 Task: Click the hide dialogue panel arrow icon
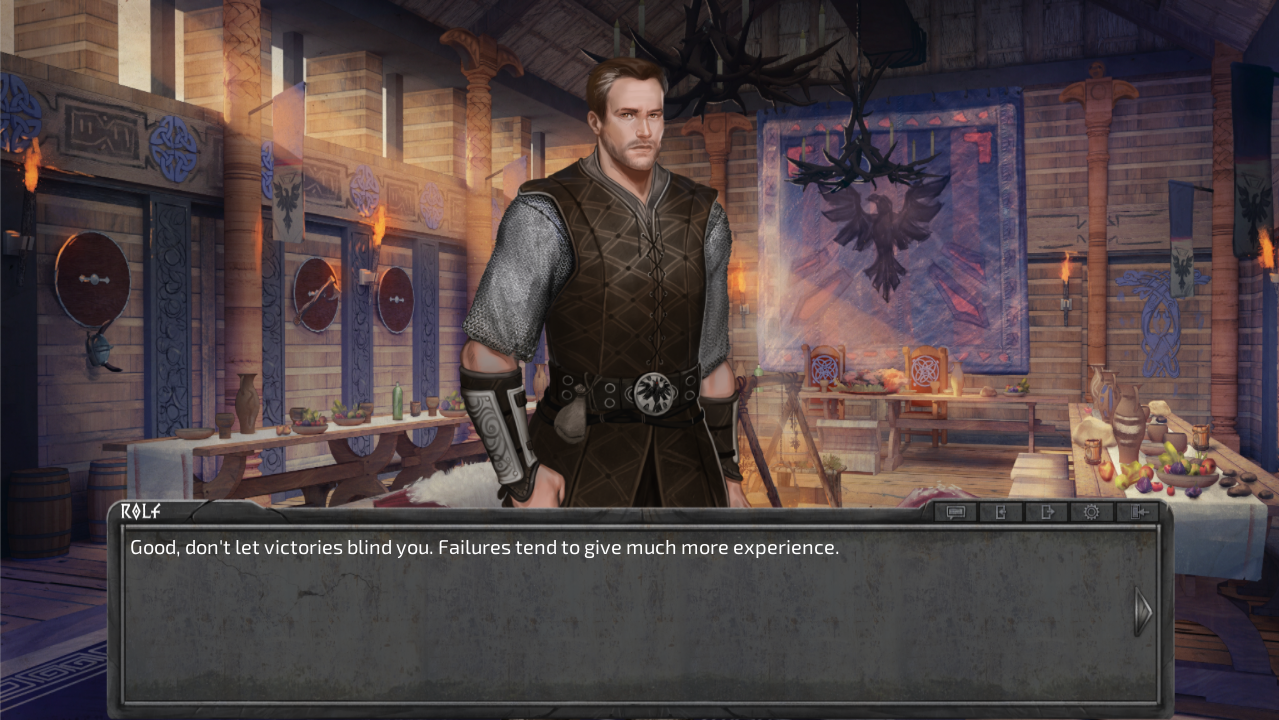point(1137,512)
